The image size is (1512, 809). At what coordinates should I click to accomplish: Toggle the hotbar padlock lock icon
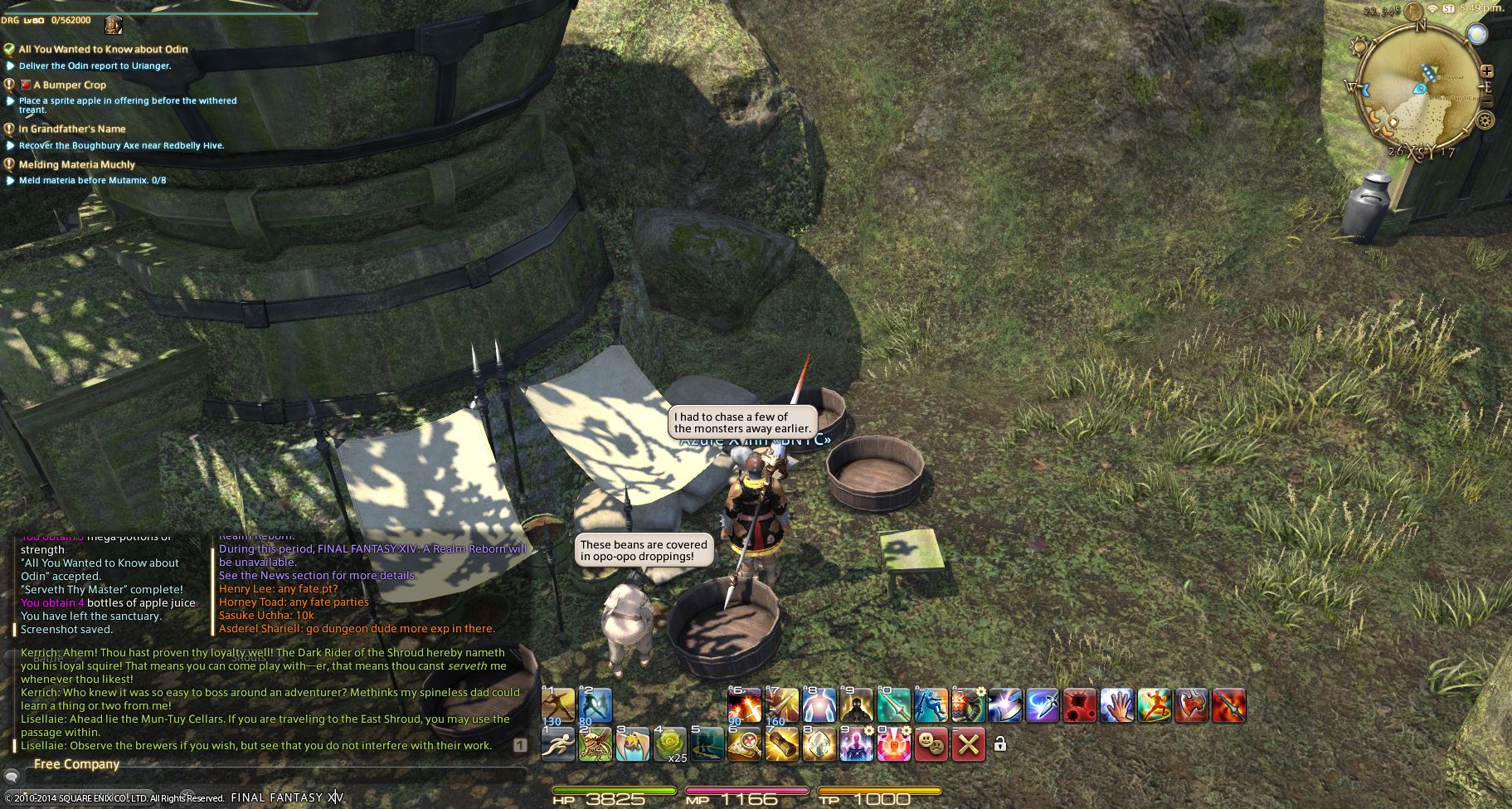(1000, 744)
